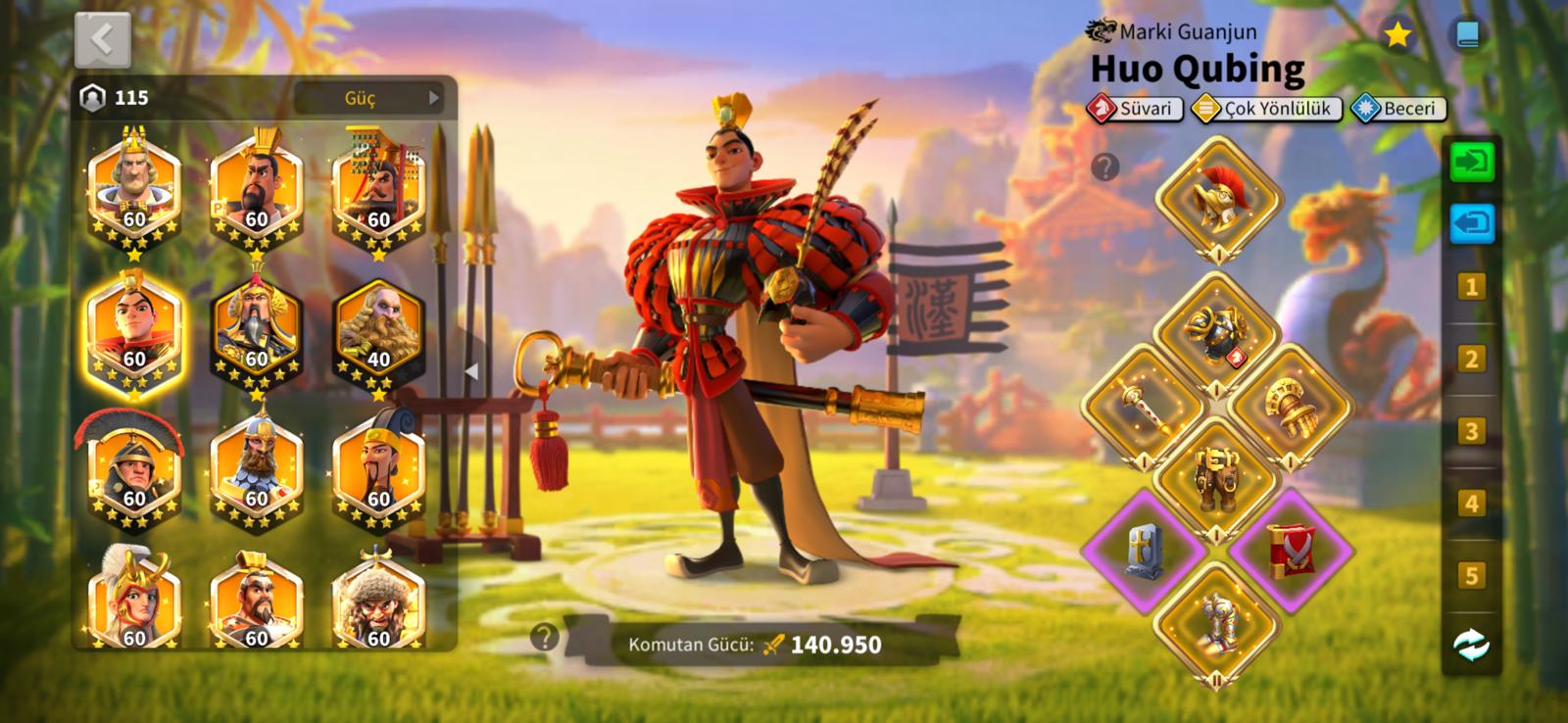Open the help icon beside Komutan Gücü
Screen dimensions: 1568x723
[x=544, y=638]
